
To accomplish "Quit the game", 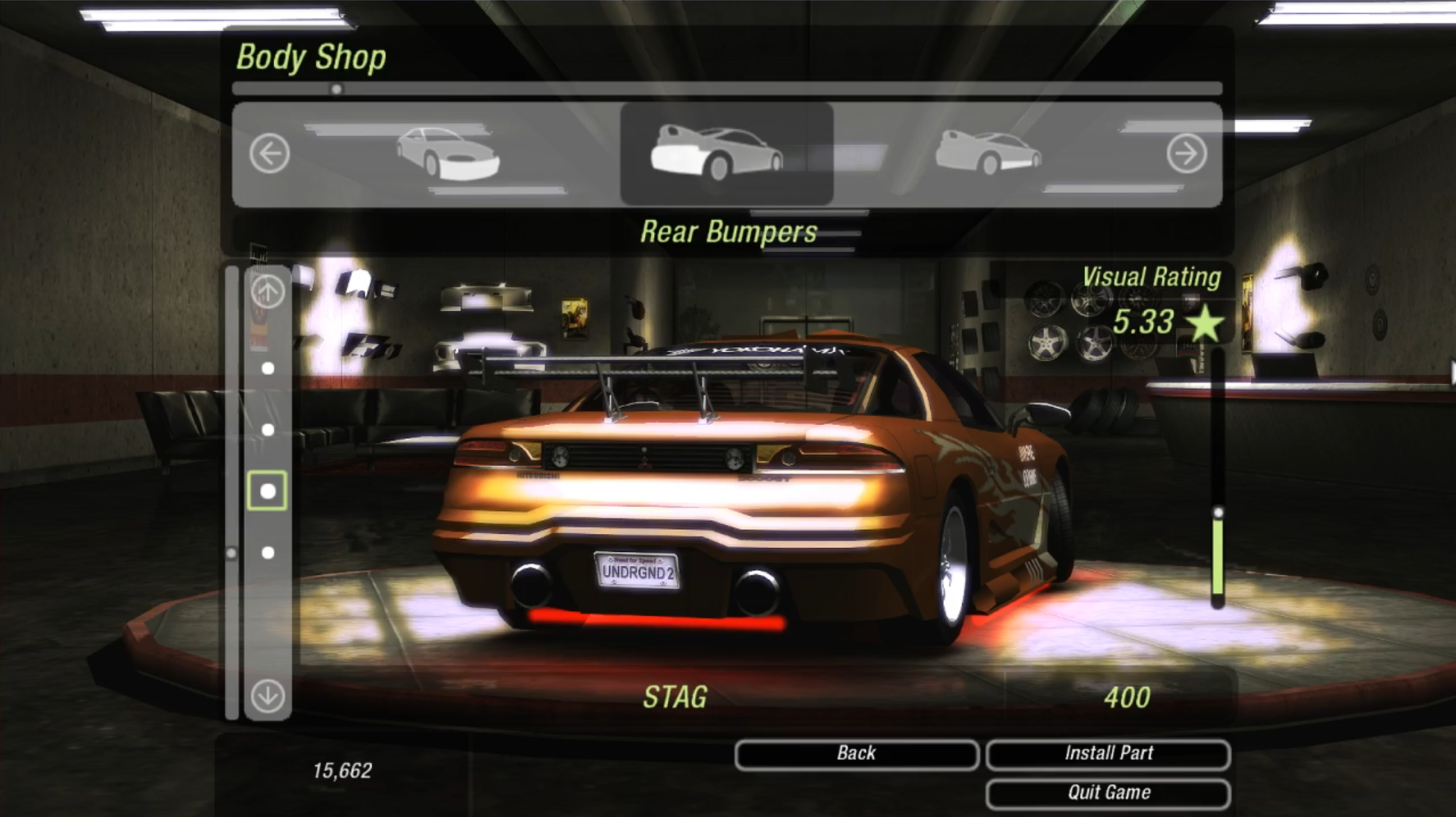I will coord(1107,793).
